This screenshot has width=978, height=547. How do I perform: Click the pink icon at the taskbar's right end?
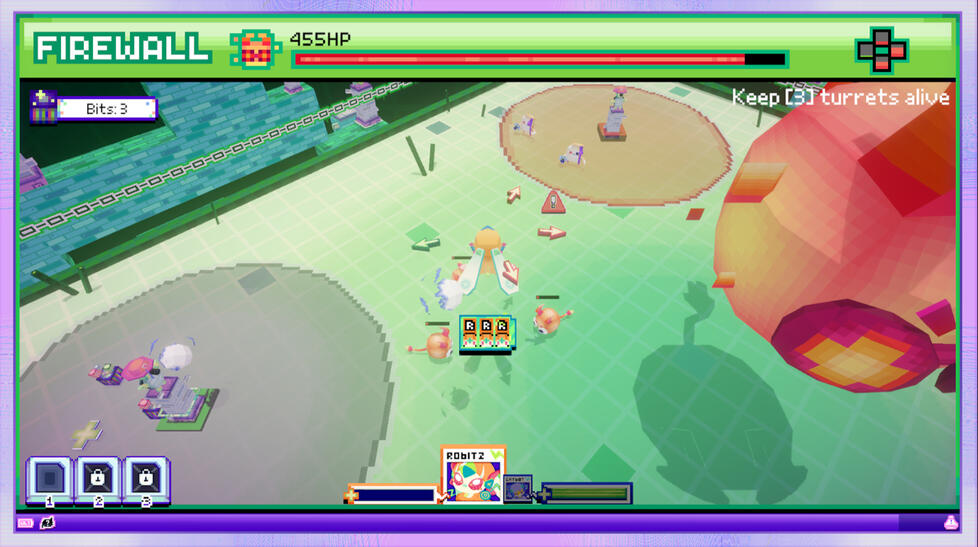[x=950, y=523]
